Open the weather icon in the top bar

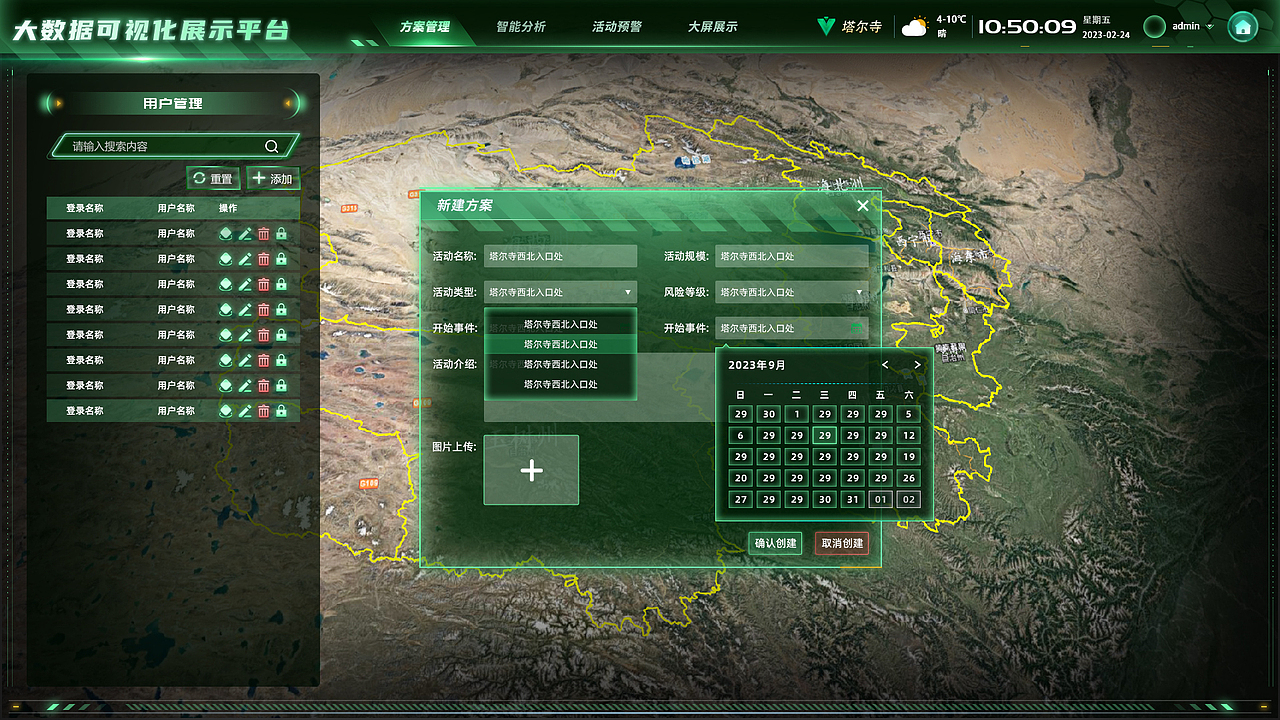click(918, 25)
